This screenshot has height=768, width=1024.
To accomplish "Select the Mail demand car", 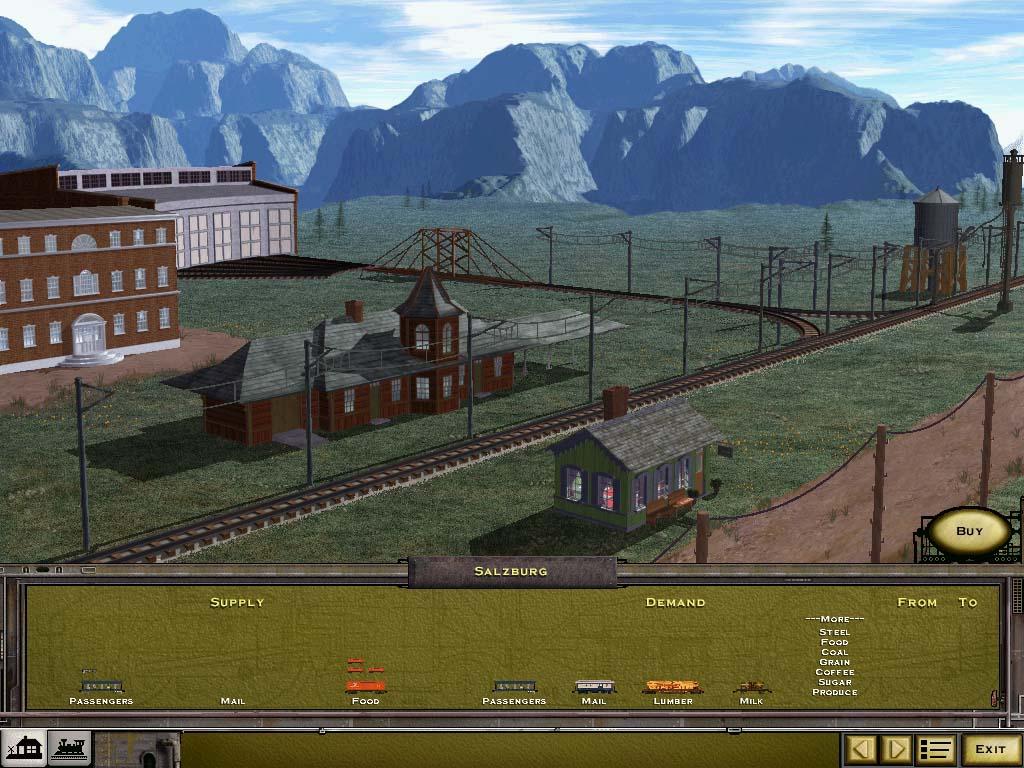I will point(594,687).
